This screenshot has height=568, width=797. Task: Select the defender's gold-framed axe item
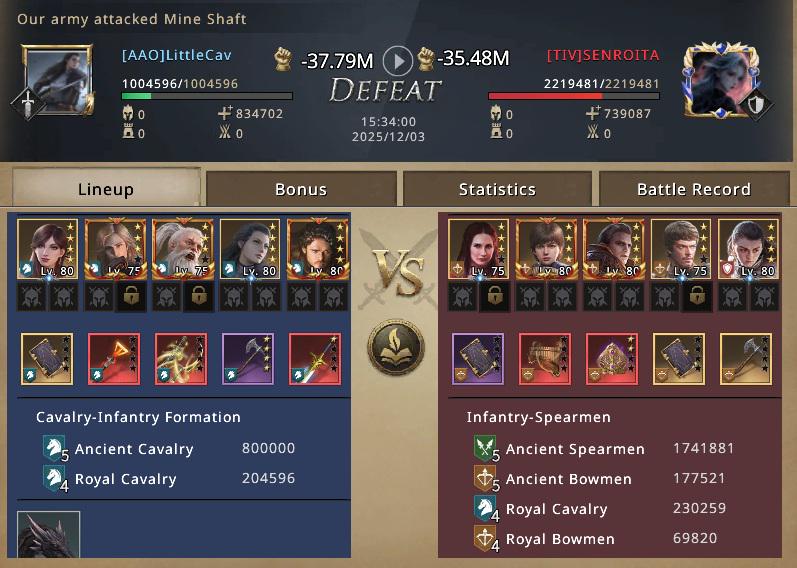746,359
